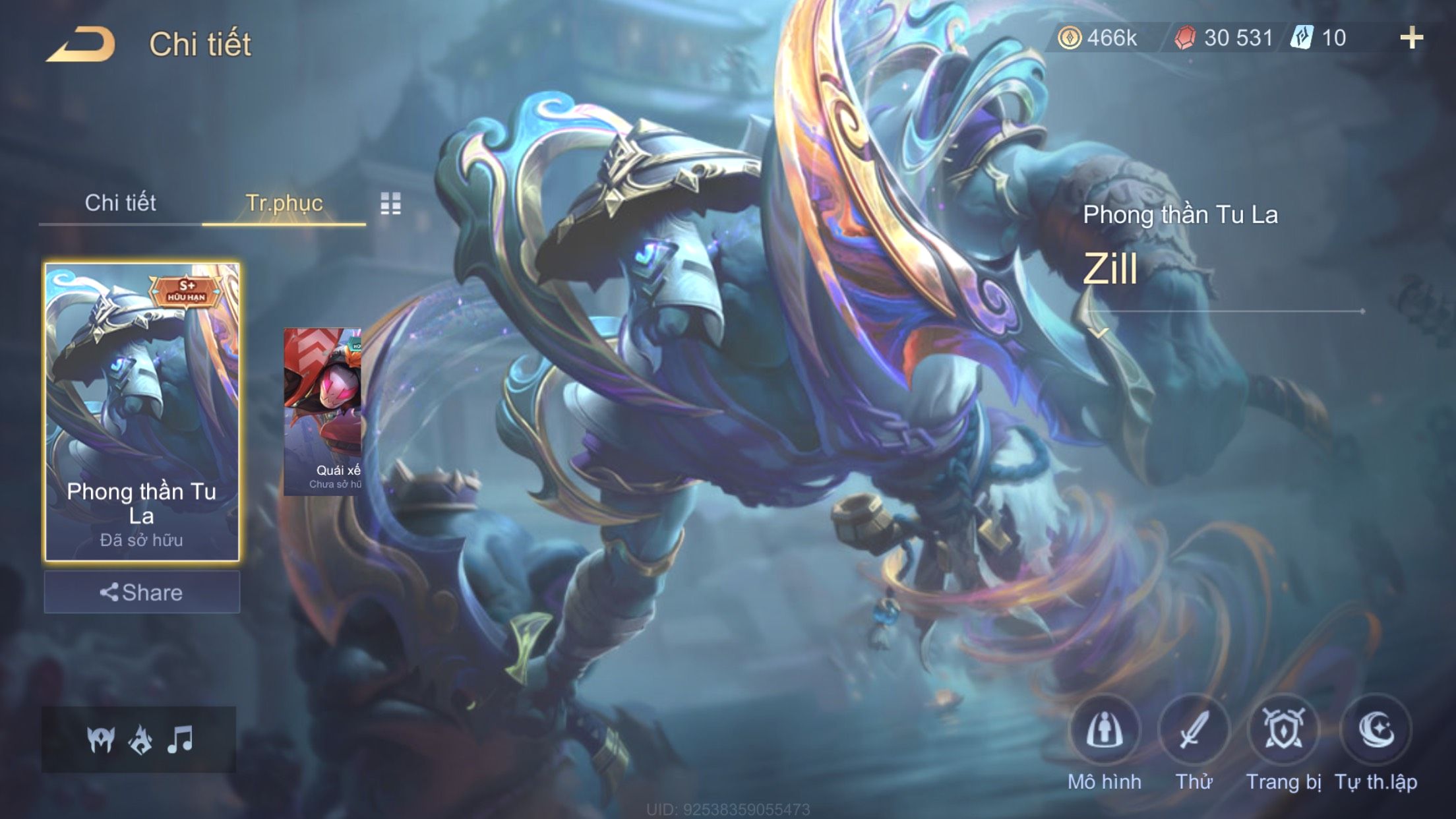Choose the Quái xế skin card
Image resolution: width=1456 pixels, height=819 pixels.
(322, 411)
